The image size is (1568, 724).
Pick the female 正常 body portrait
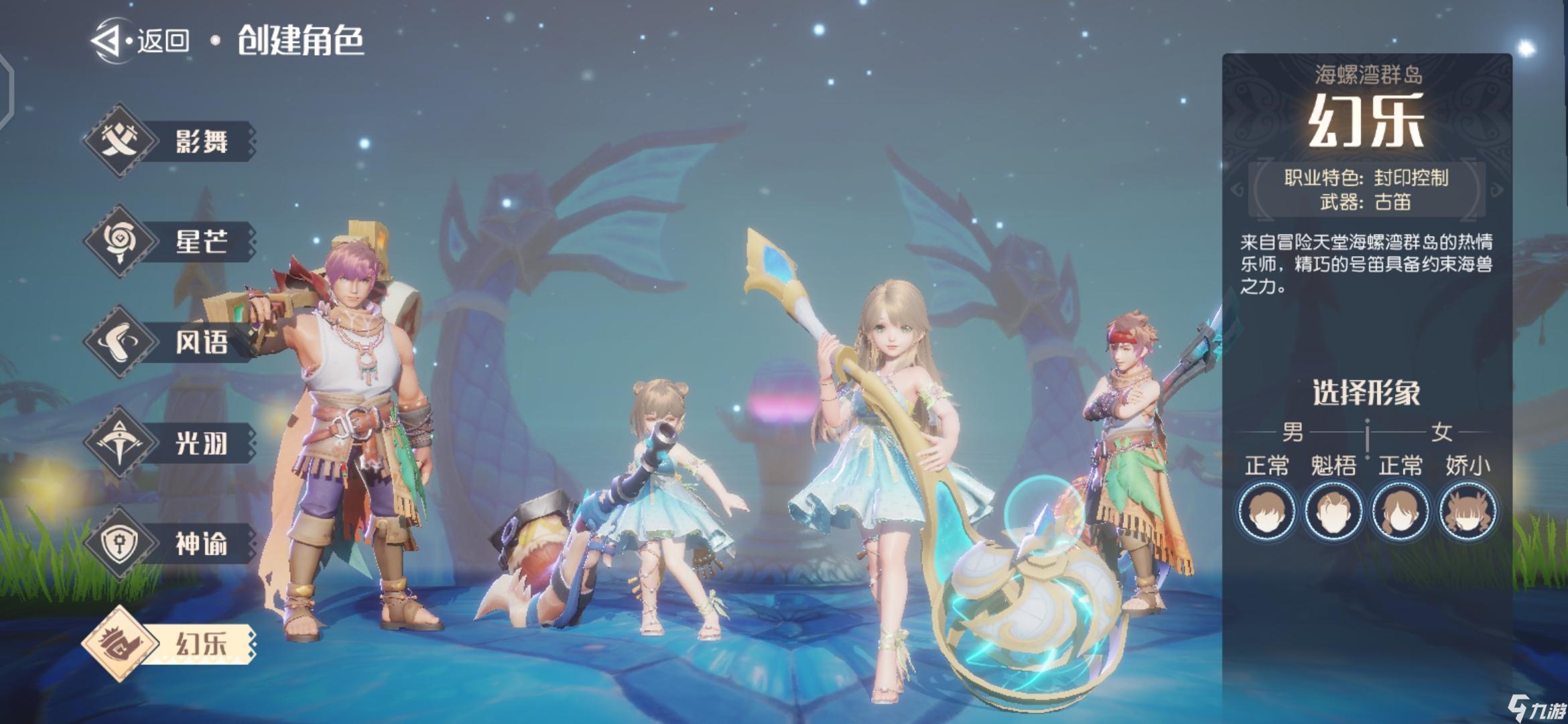tap(1400, 511)
